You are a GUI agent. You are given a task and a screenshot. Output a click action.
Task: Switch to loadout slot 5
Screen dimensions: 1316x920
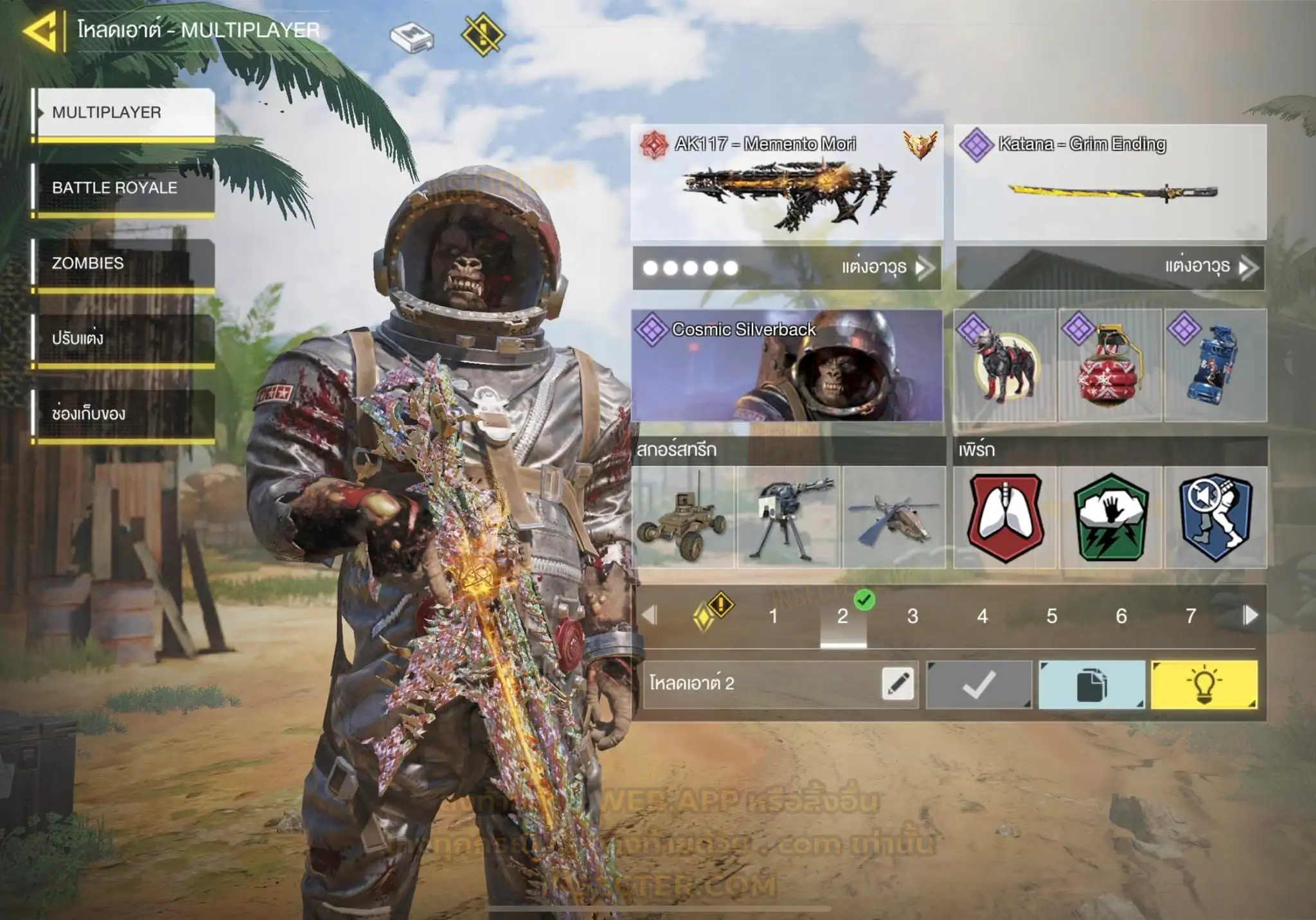(1051, 617)
